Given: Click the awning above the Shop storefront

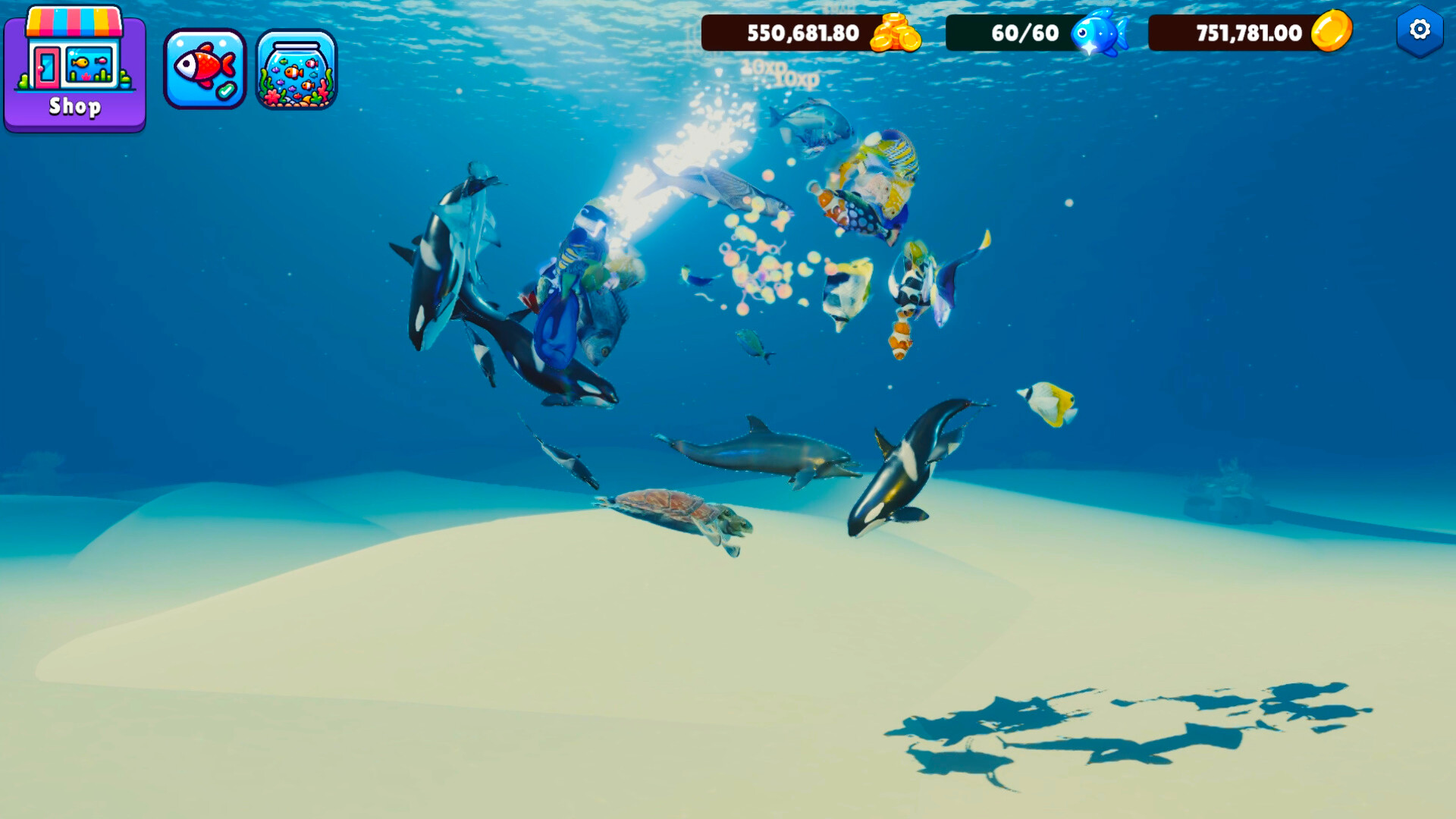Looking at the screenshot, I should tap(74, 20).
